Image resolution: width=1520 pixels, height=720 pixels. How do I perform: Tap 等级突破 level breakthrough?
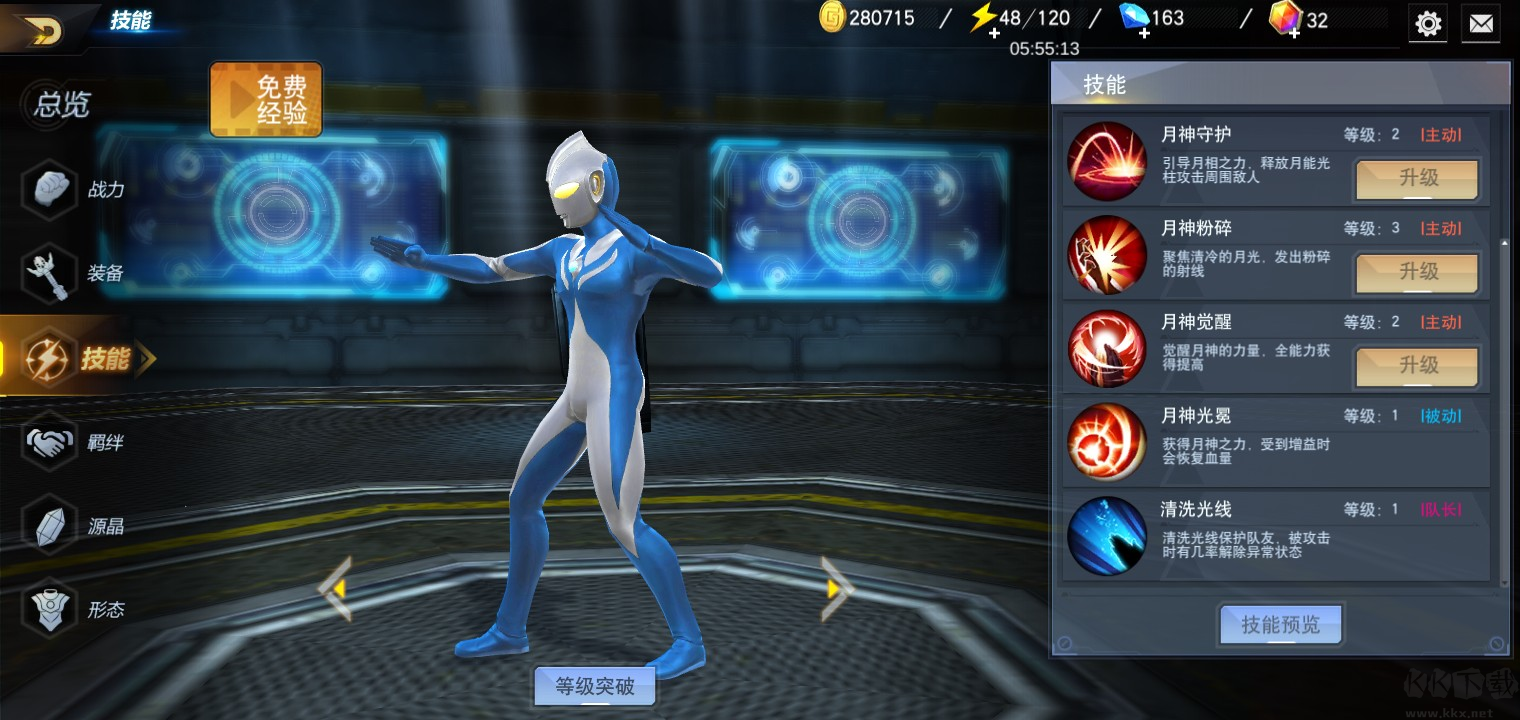[594, 686]
